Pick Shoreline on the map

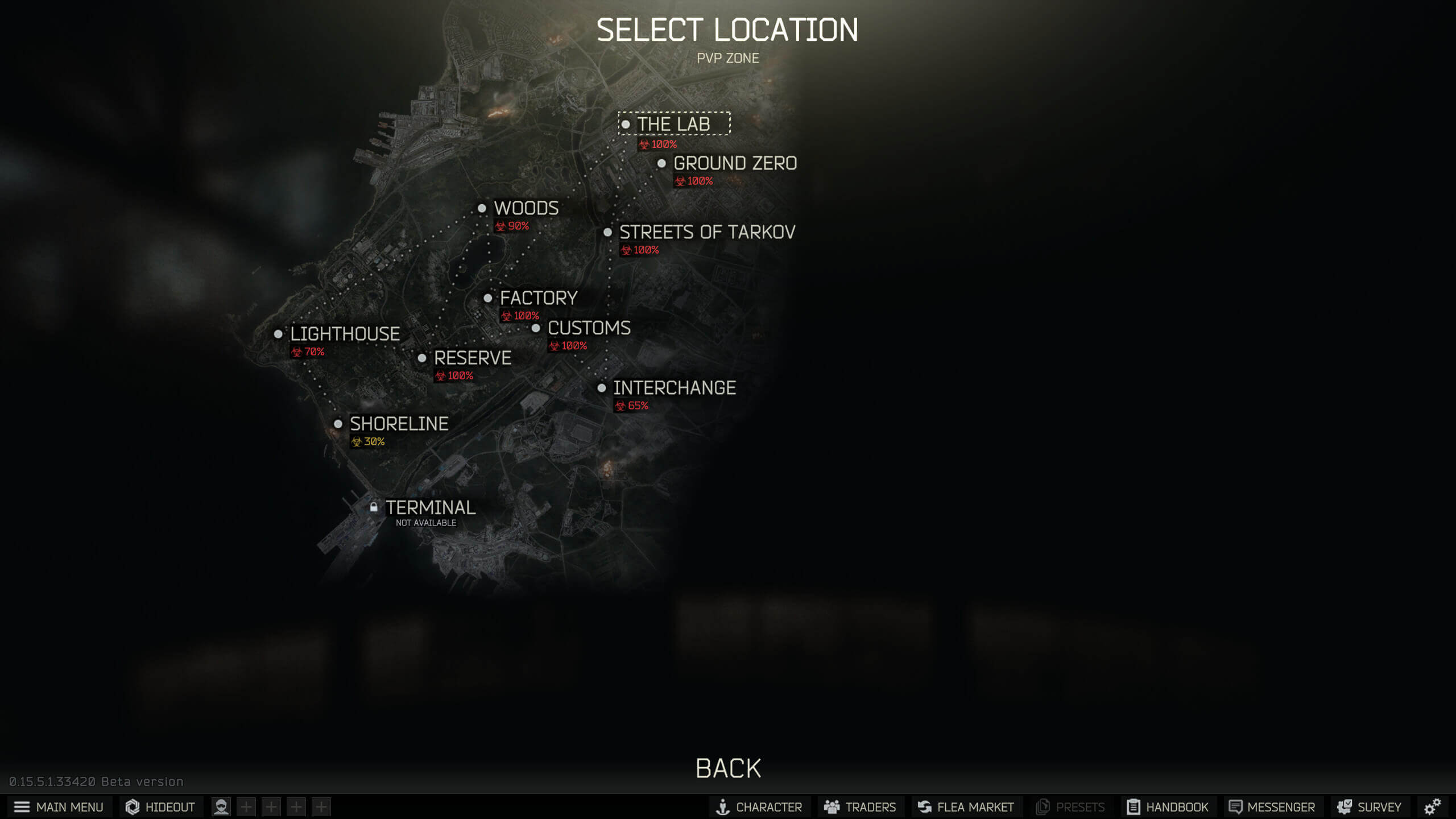(399, 424)
